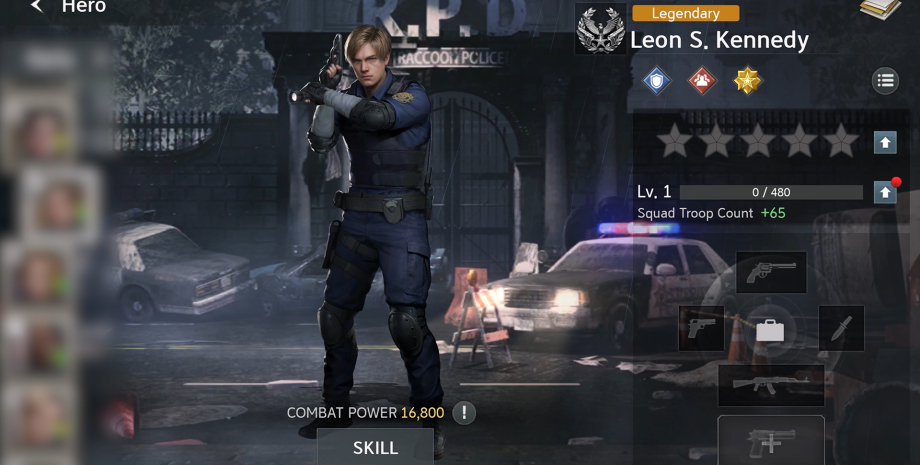
Task: Go back using the Hero back arrow
Action: [x=37, y=7]
